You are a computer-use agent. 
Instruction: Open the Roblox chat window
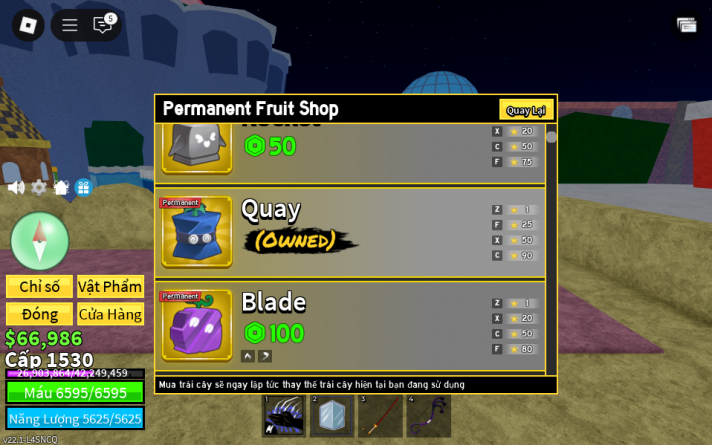click(x=103, y=25)
